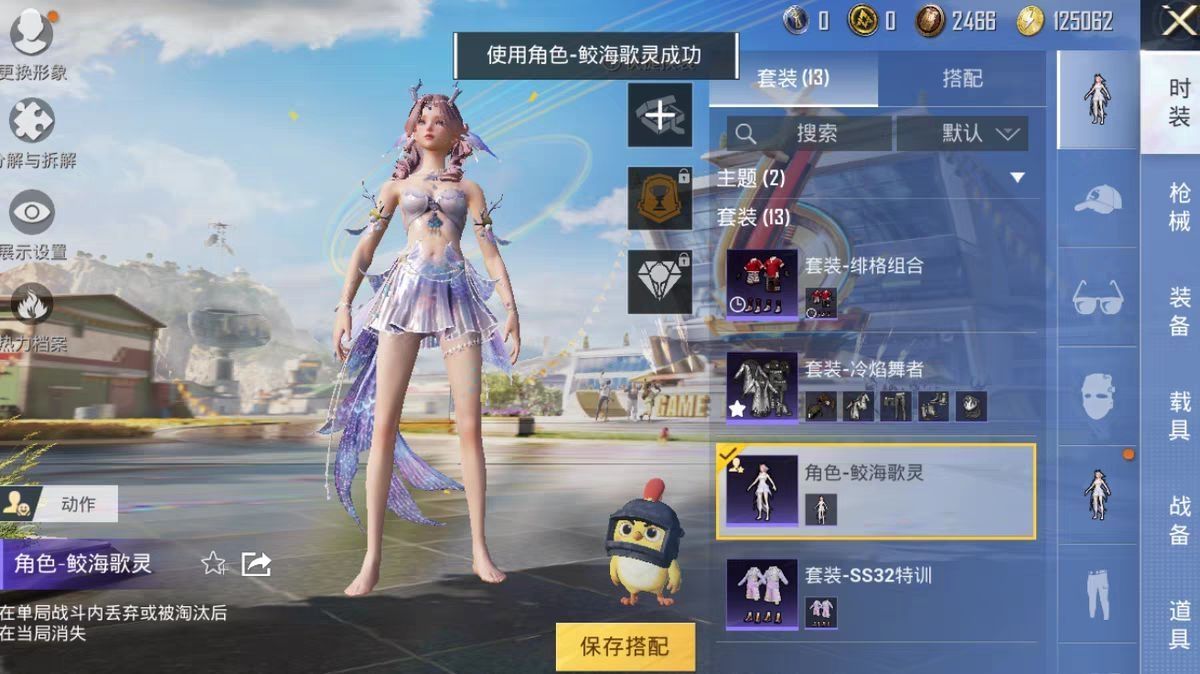The width and height of the screenshot is (1200, 674).
Task: Open 展示设置 display settings eye icon
Action: [x=32, y=214]
